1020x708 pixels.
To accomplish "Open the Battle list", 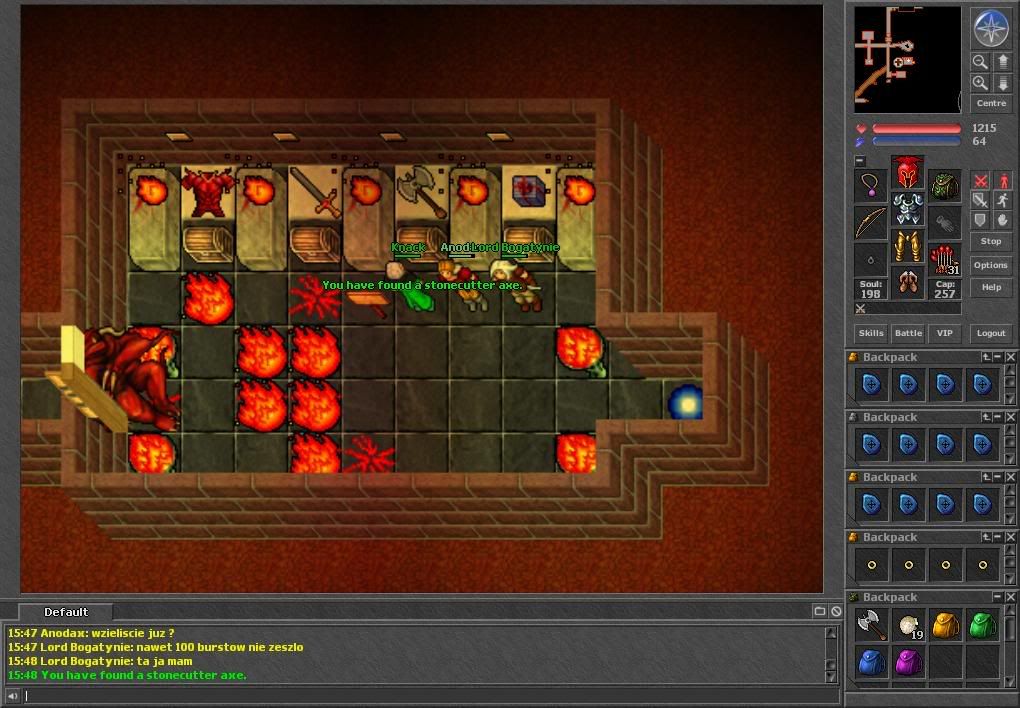I will tap(908, 333).
